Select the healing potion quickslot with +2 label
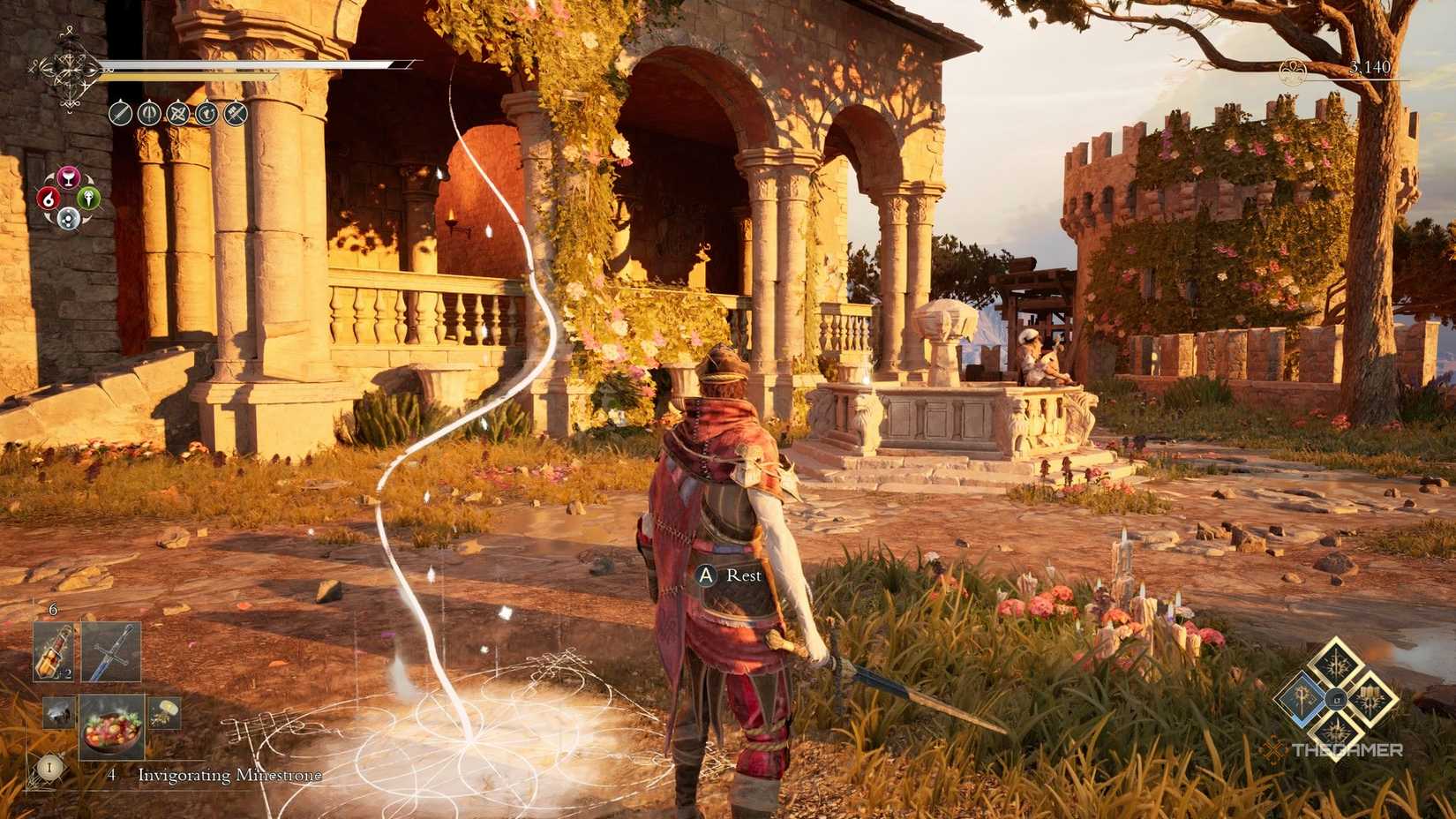Screen dimensions: 1456x819 53,651
